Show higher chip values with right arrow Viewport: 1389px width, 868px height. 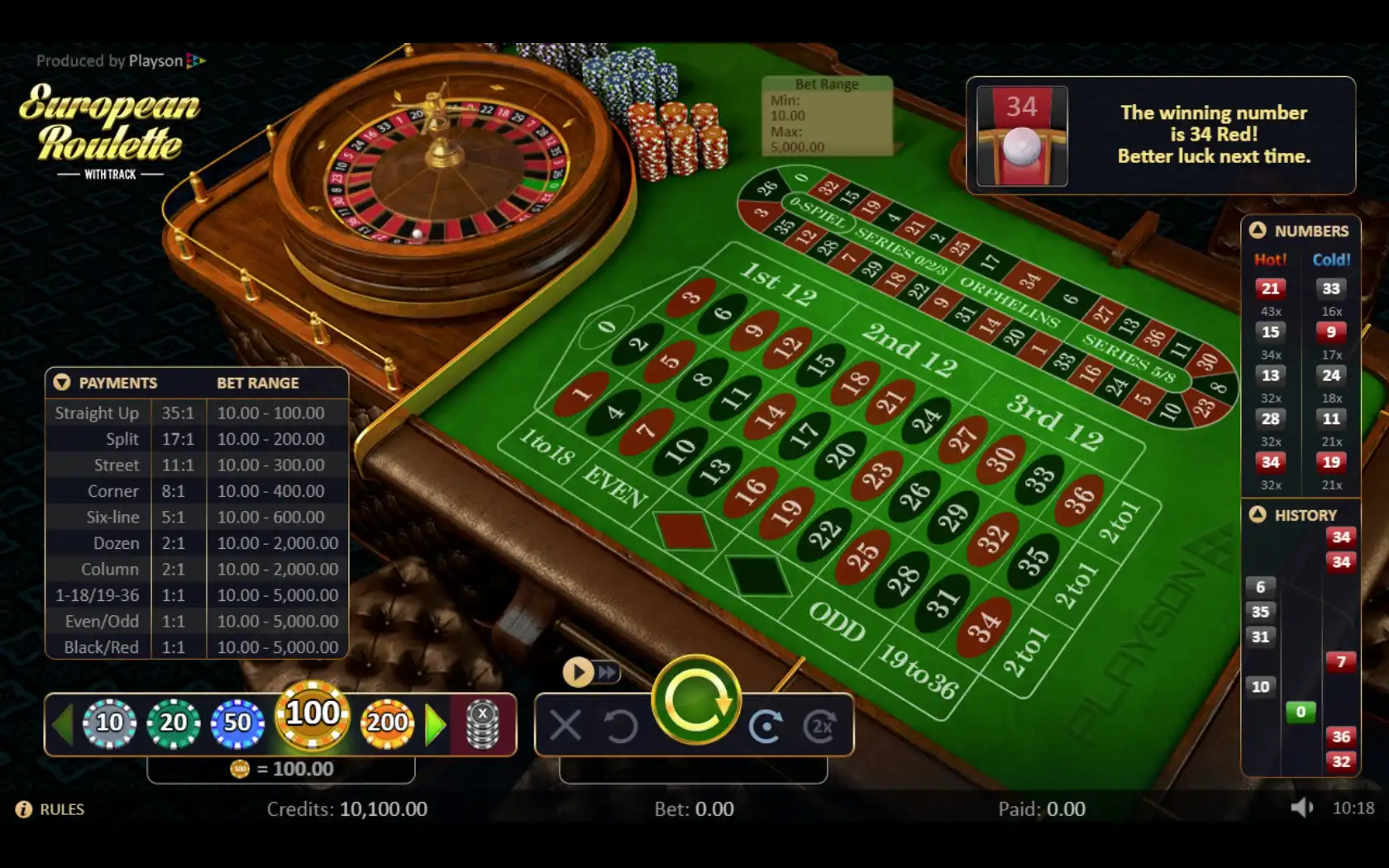[435, 725]
